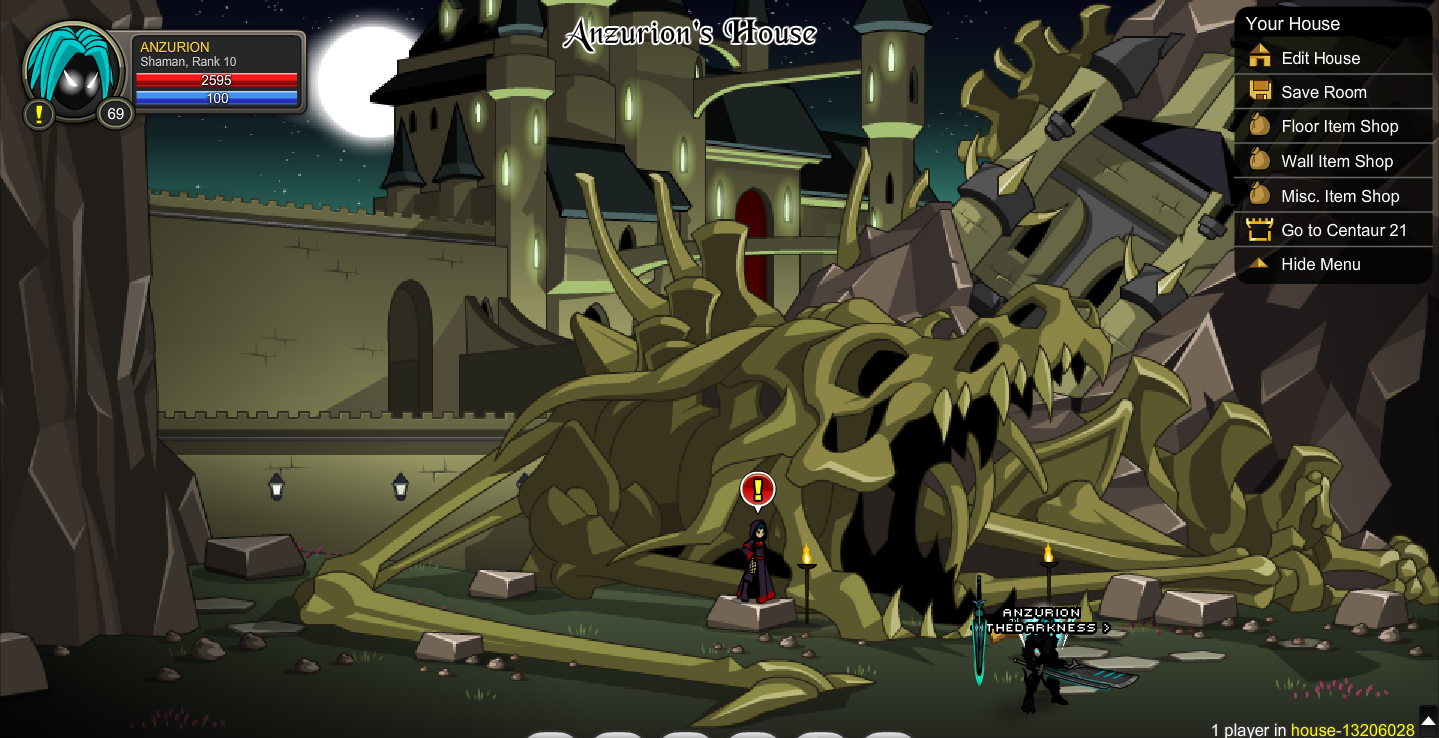Click the house icon beside Edit House
The height and width of the screenshot is (738, 1439).
[1260, 58]
